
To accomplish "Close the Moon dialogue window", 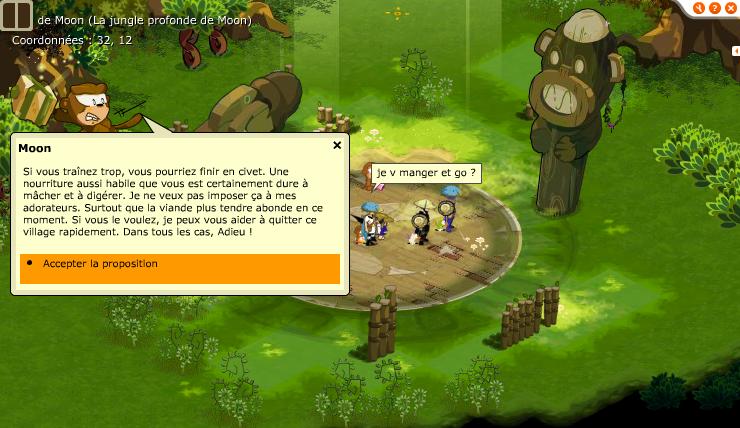I will point(337,145).
